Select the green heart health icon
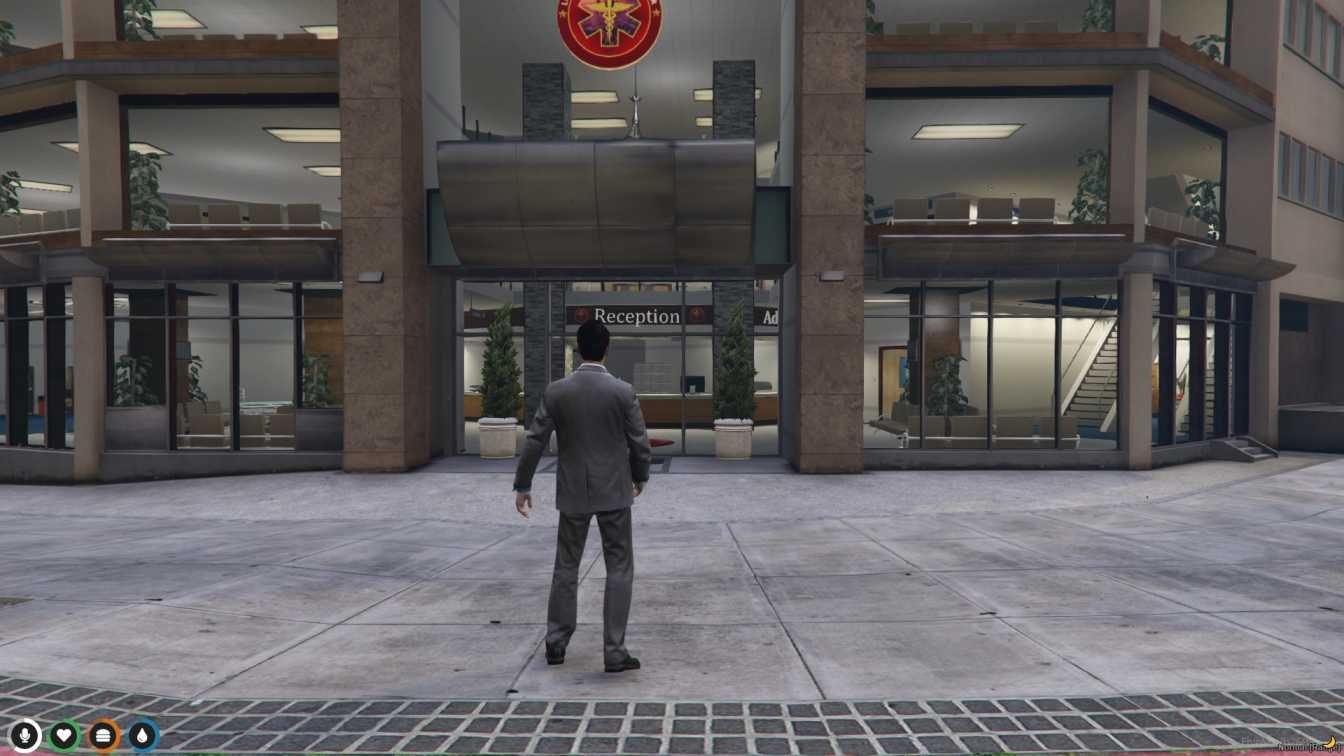Screen dimensions: 1344x756 [65, 736]
